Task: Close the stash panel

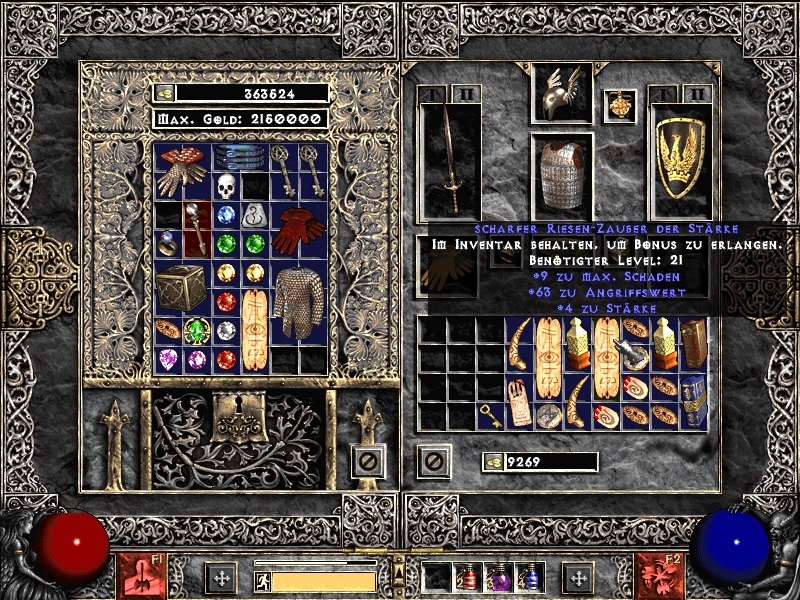Action: coord(367,461)
